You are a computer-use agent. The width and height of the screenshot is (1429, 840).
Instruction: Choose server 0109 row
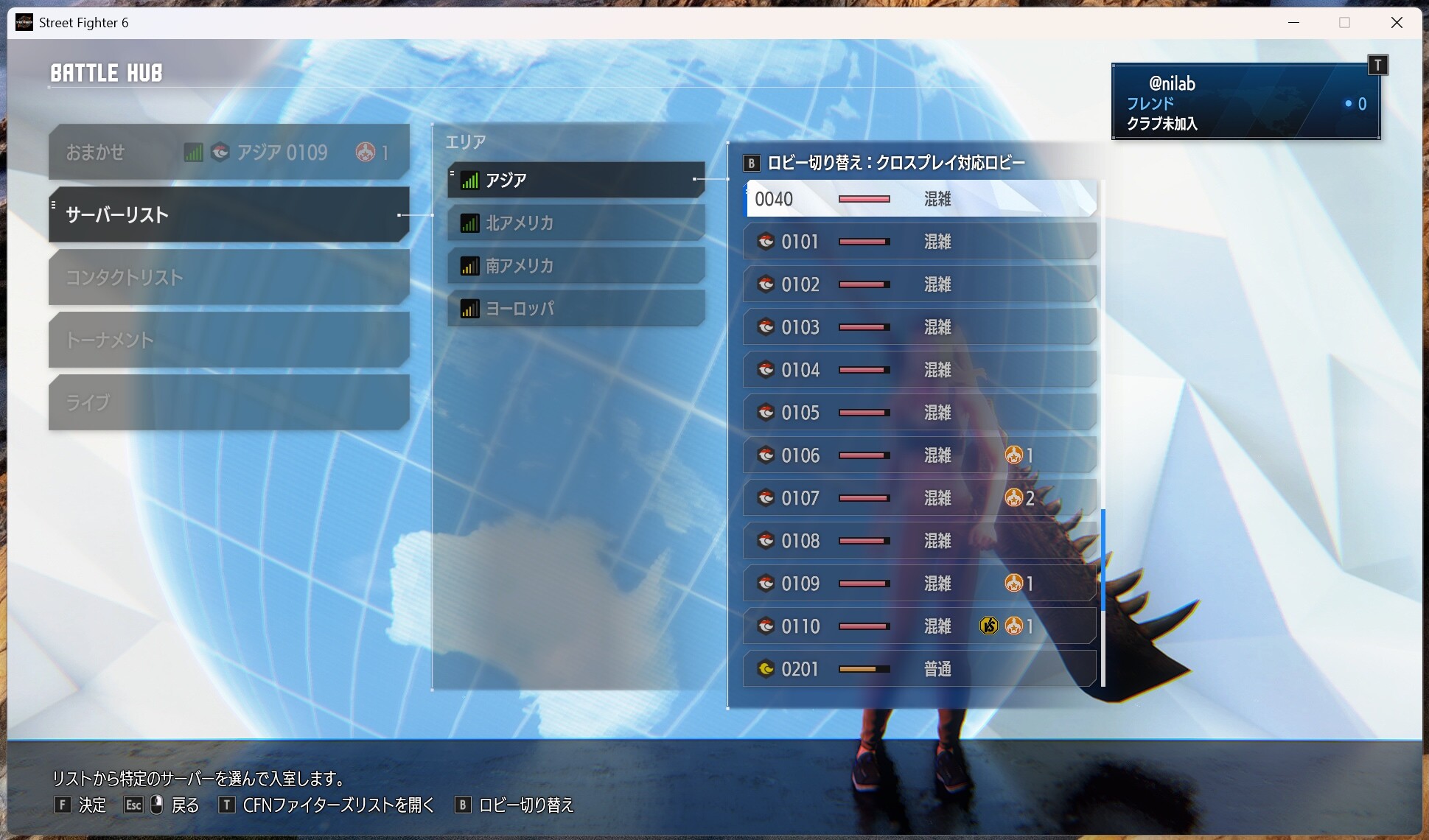[920, 584]
